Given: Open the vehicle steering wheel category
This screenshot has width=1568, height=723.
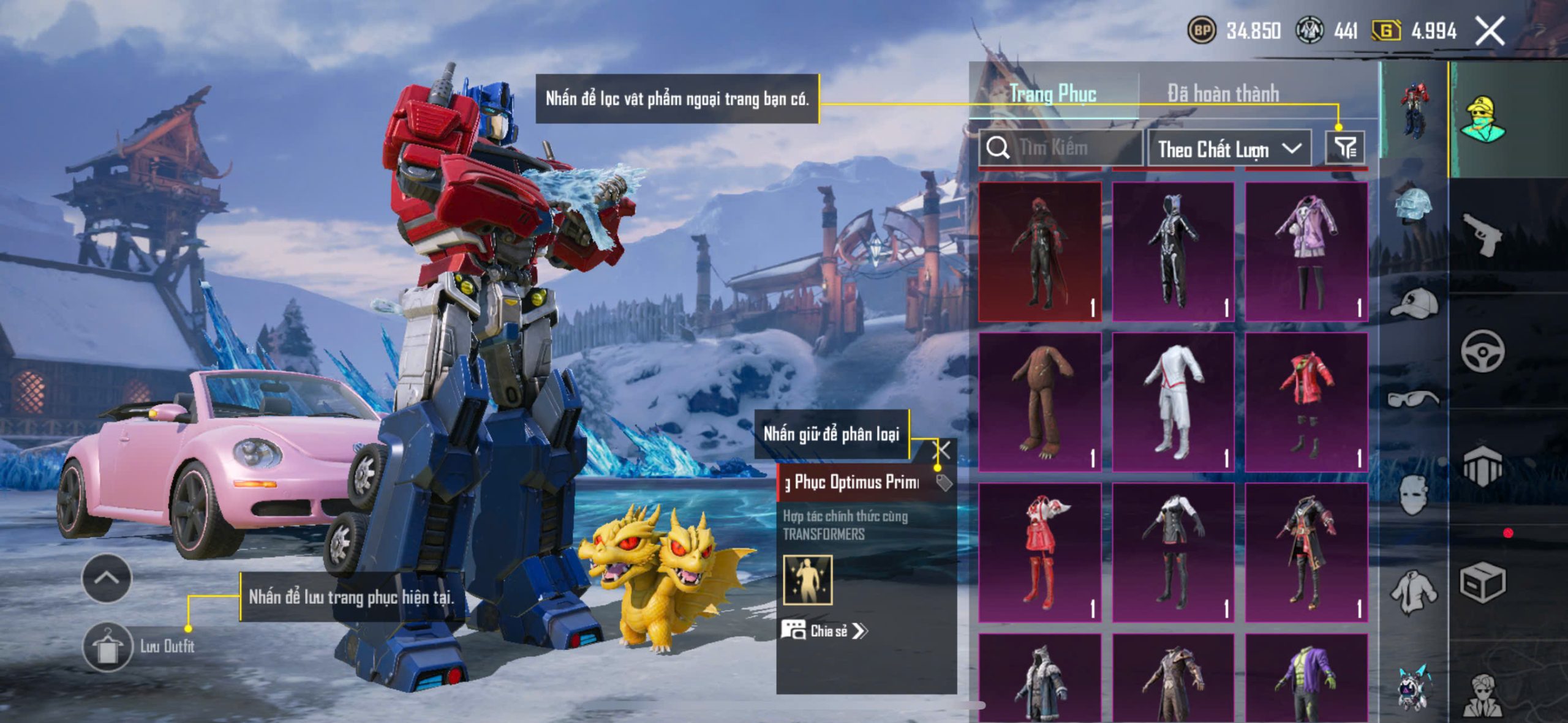Looking at the screenshot, I should click(x=1482, y=351).
